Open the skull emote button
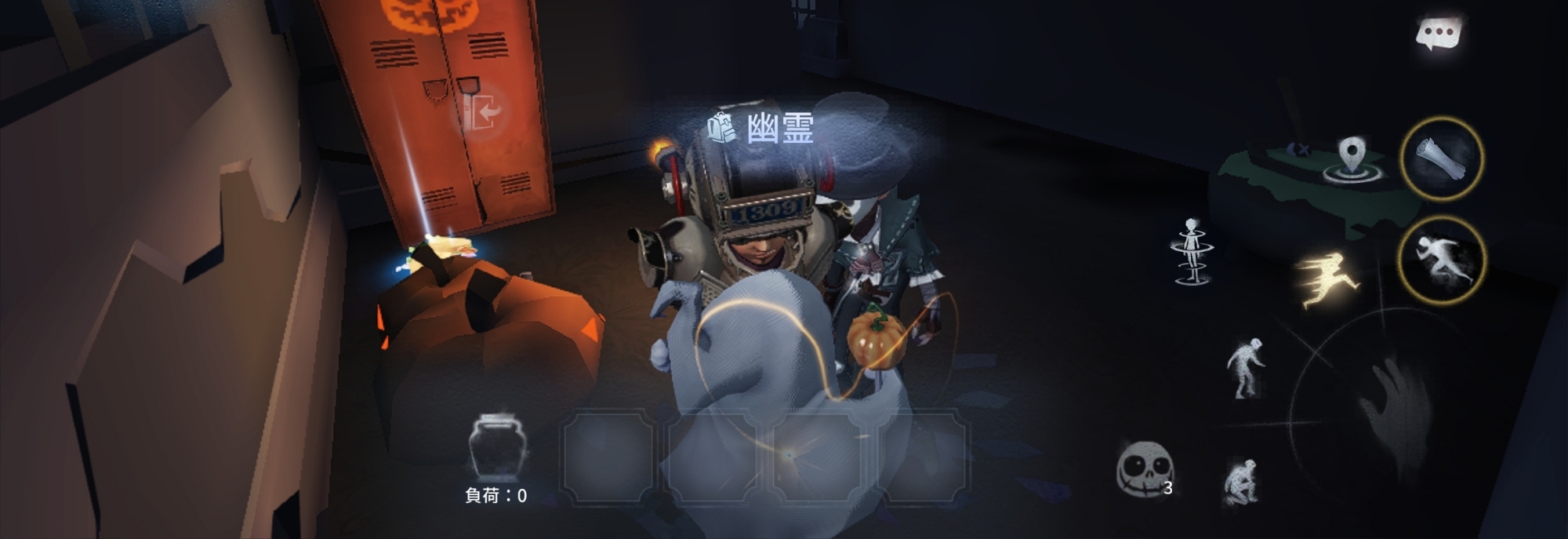 pyautogui.click(x=1145, y=469)
